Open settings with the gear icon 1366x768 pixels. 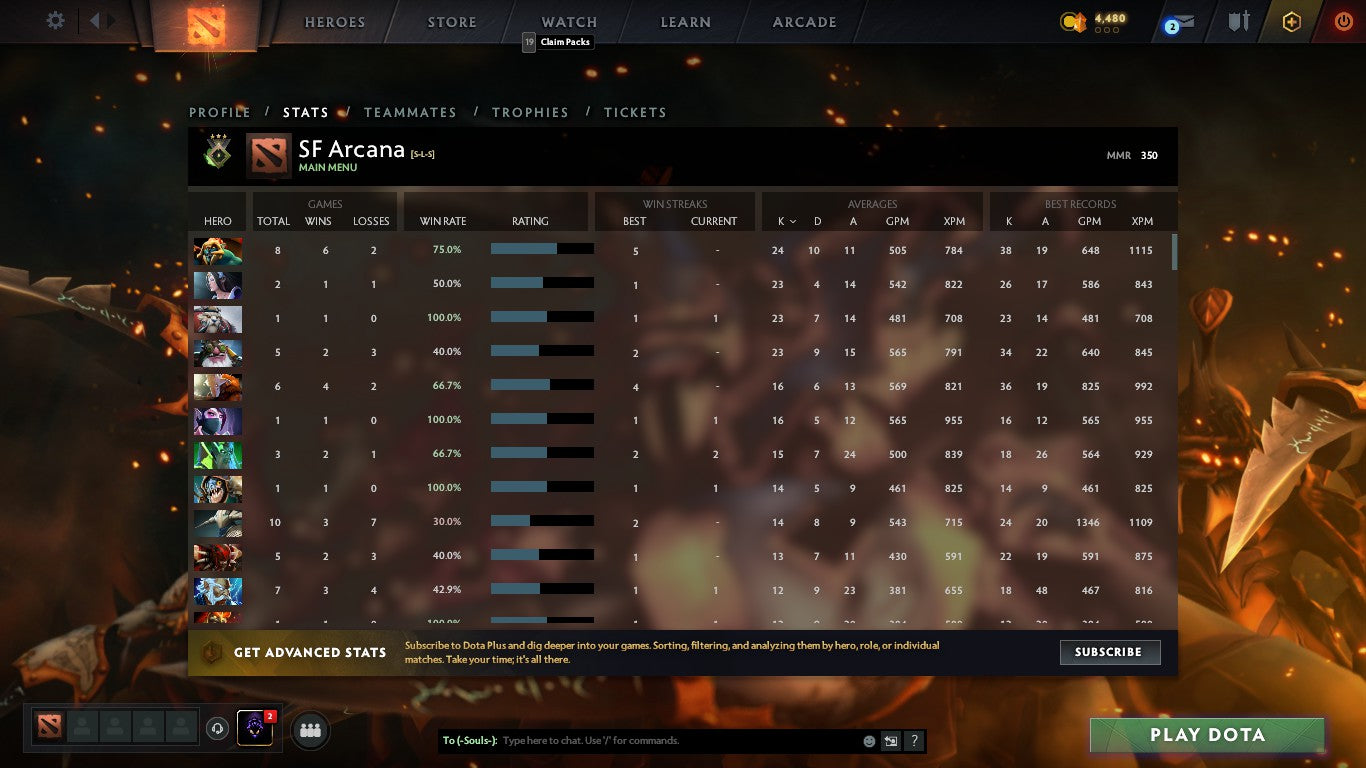(x=55, y=20)
